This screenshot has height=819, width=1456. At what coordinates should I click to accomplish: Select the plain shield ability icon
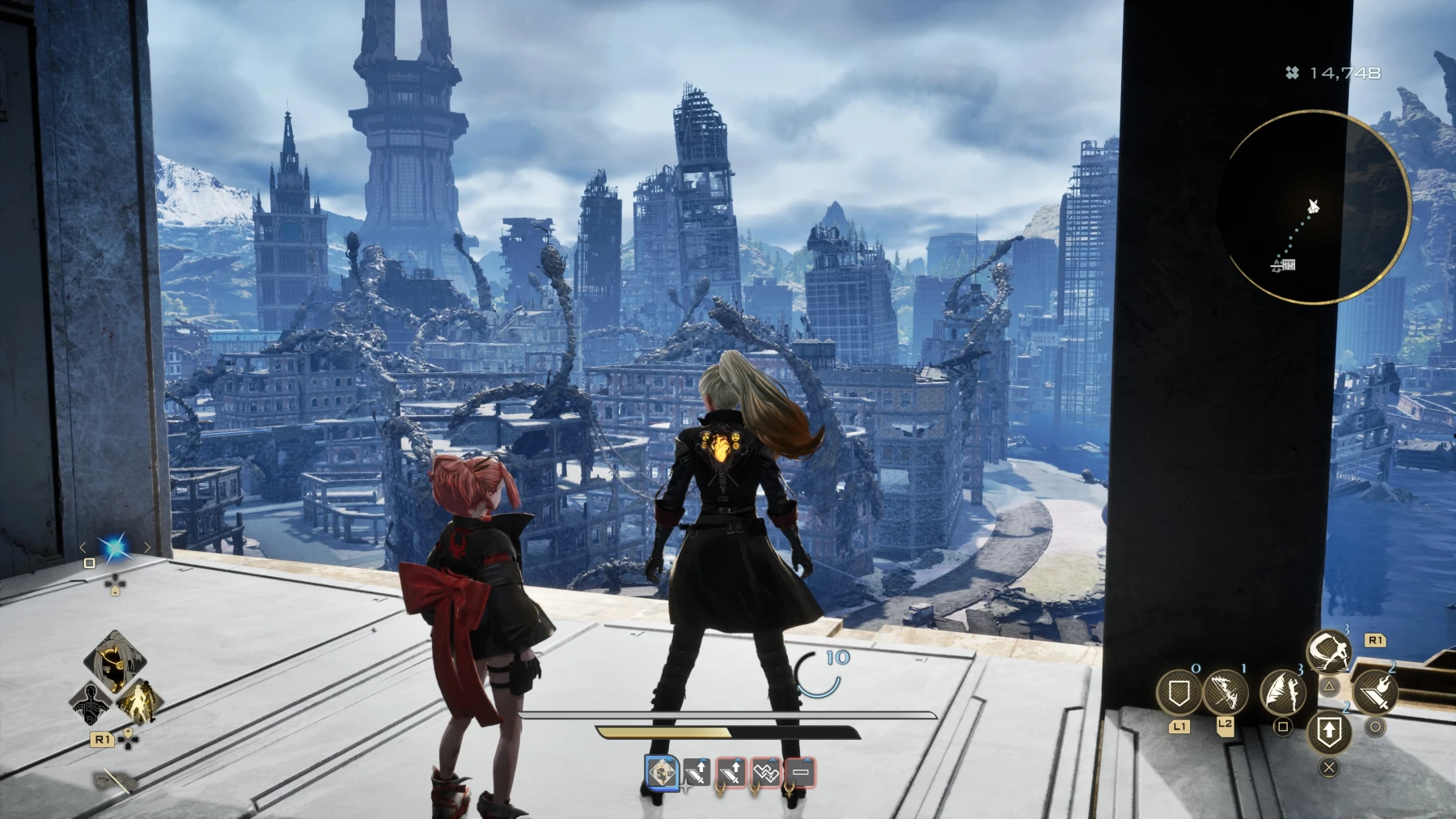pyautogui.click(x=1179, y=694)
